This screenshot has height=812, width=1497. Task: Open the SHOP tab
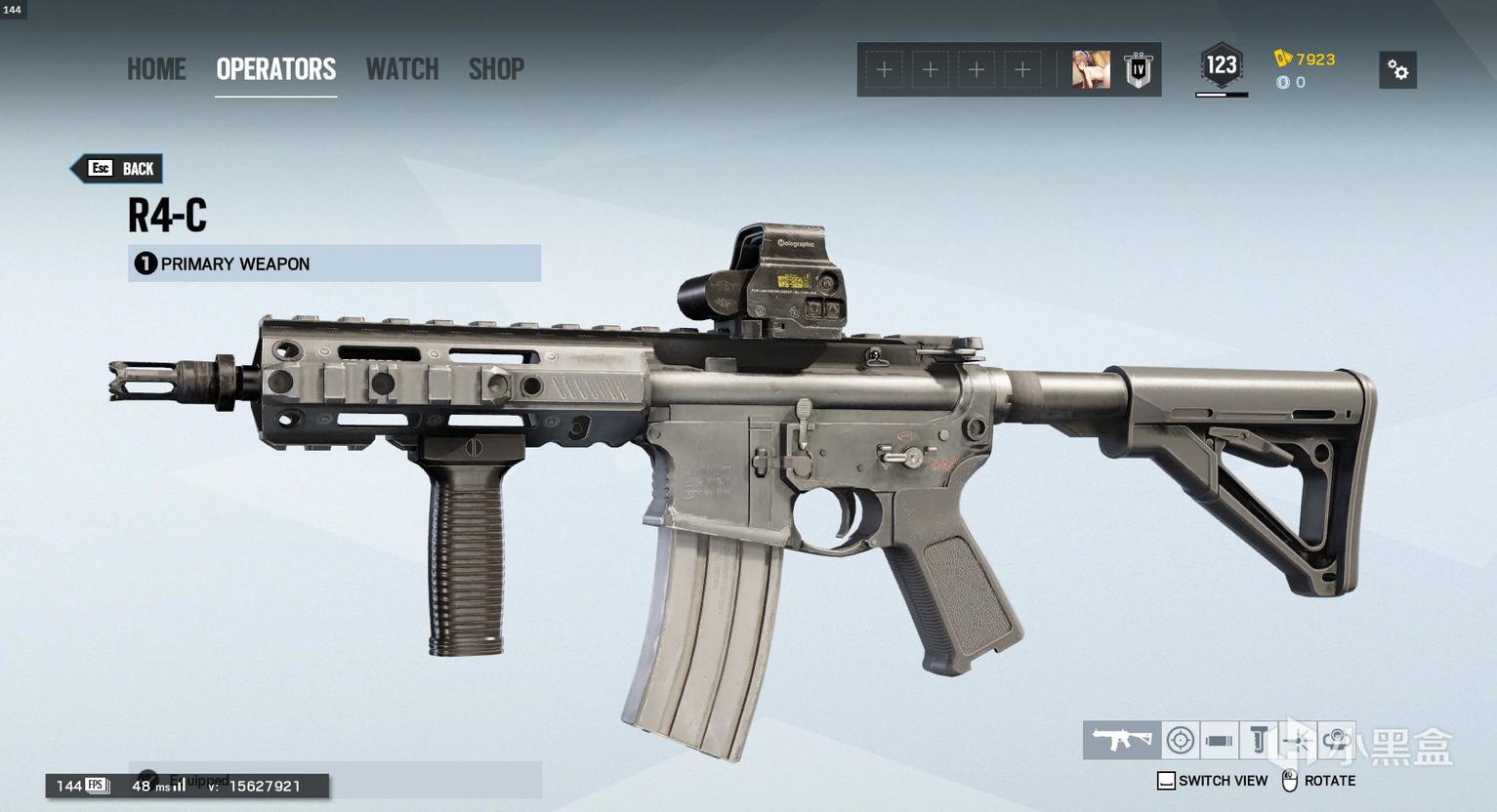tap(496, 69)
